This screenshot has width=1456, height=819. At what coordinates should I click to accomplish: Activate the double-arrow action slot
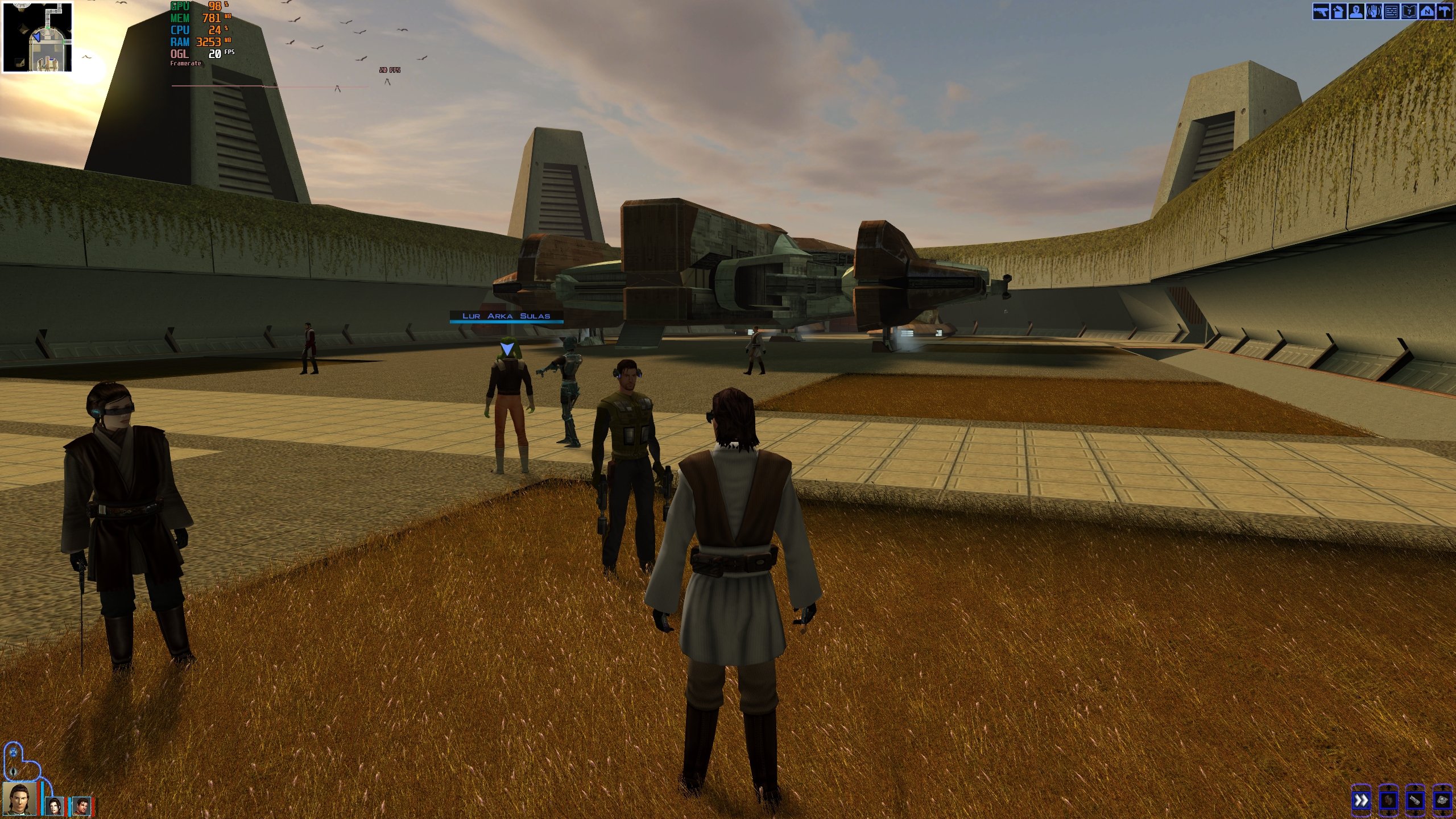point(1361,801)
